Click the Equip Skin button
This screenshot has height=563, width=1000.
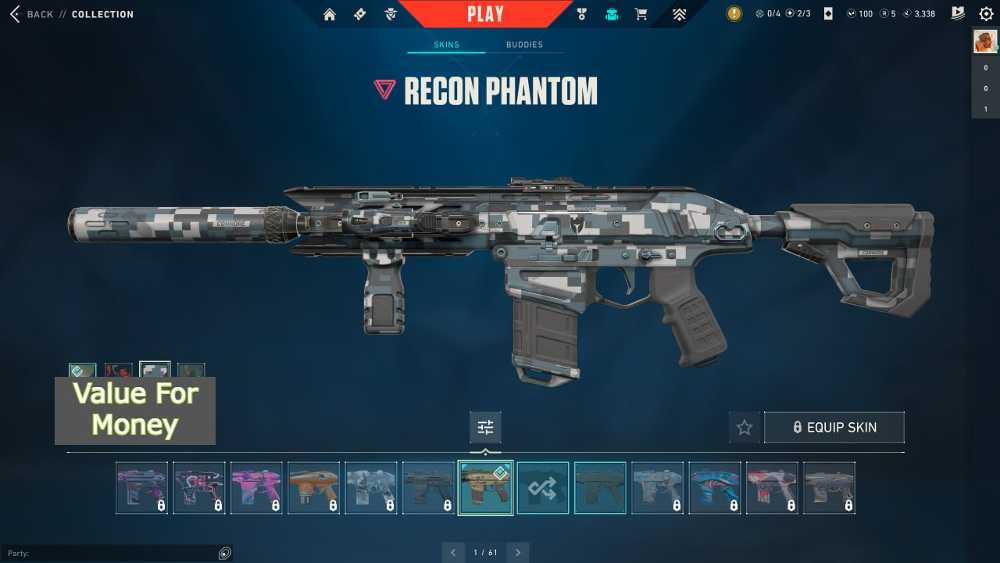click(834, 427)
